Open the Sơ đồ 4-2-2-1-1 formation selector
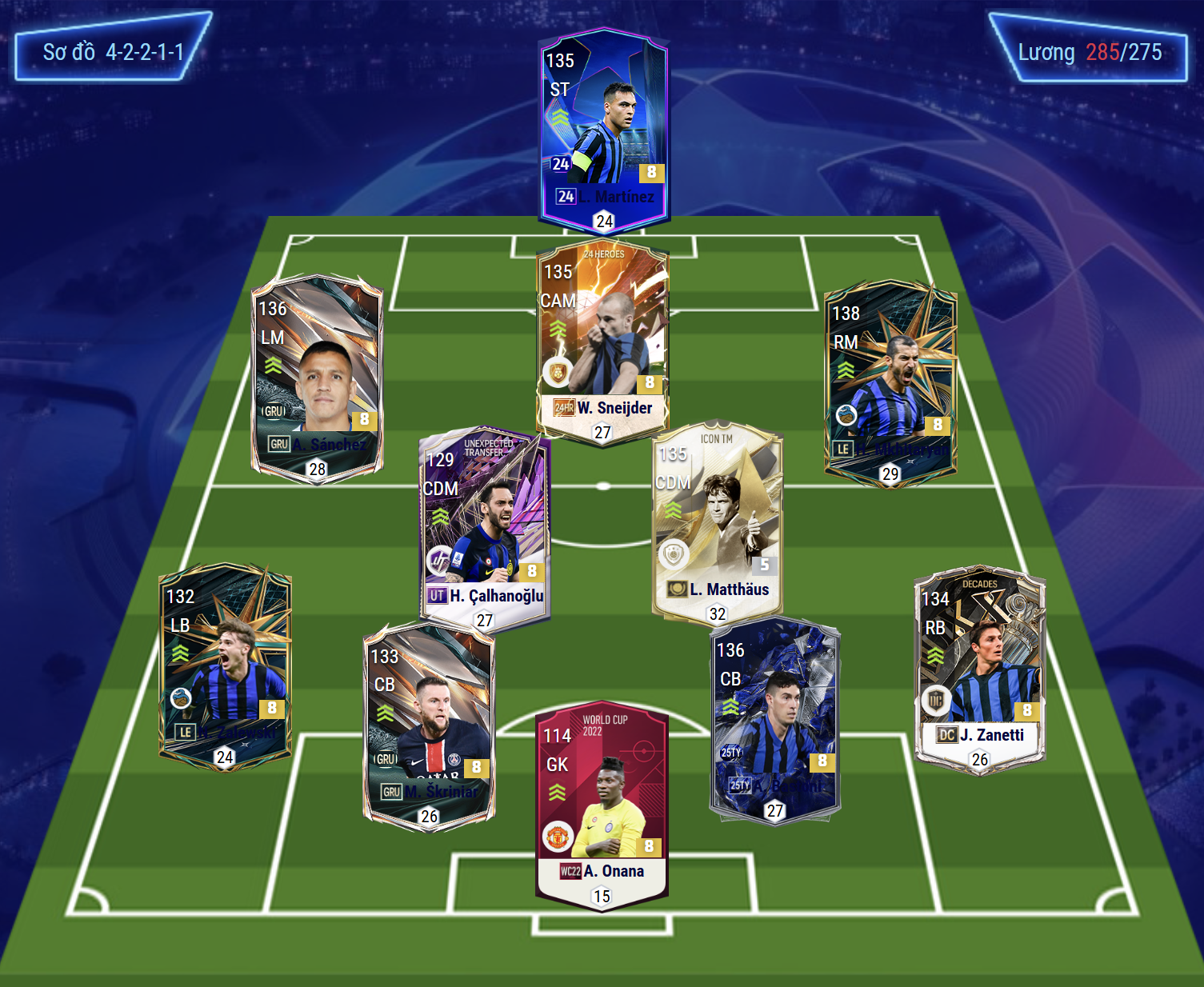Viewport: 1204px width, 987px height. [113, 52]
